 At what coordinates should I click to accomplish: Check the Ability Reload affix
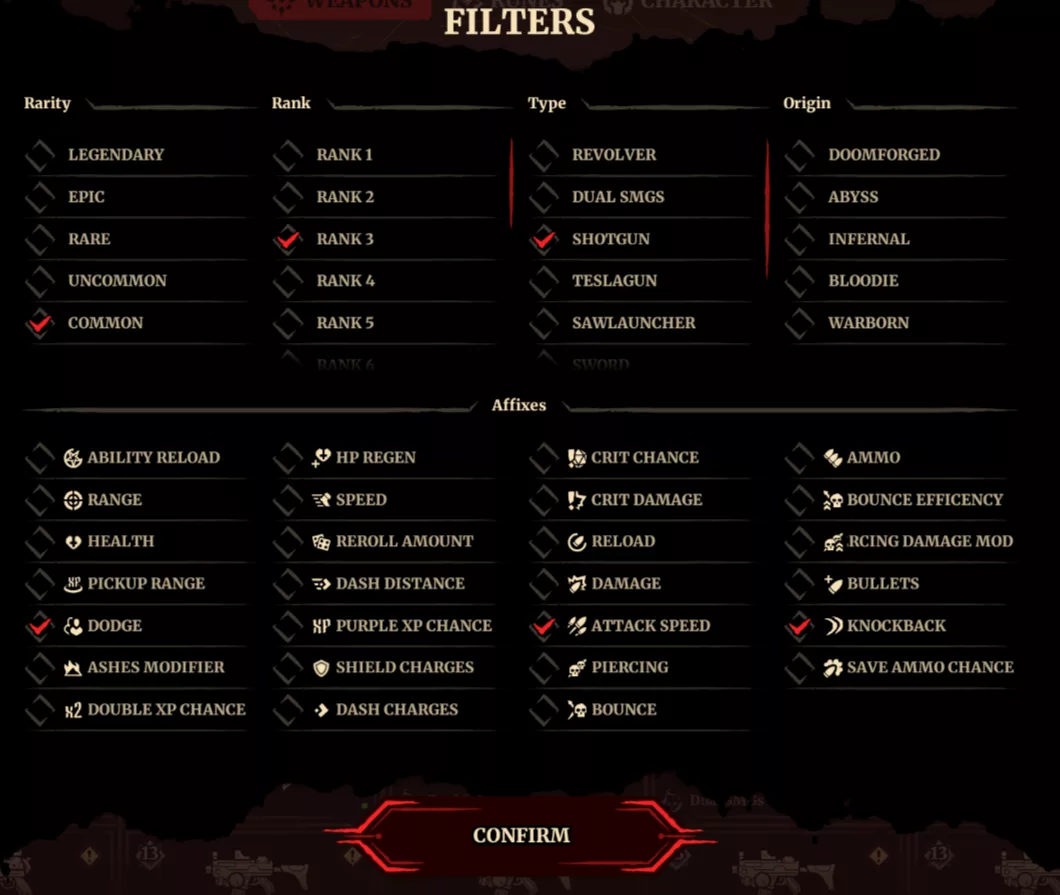[40, 458]
